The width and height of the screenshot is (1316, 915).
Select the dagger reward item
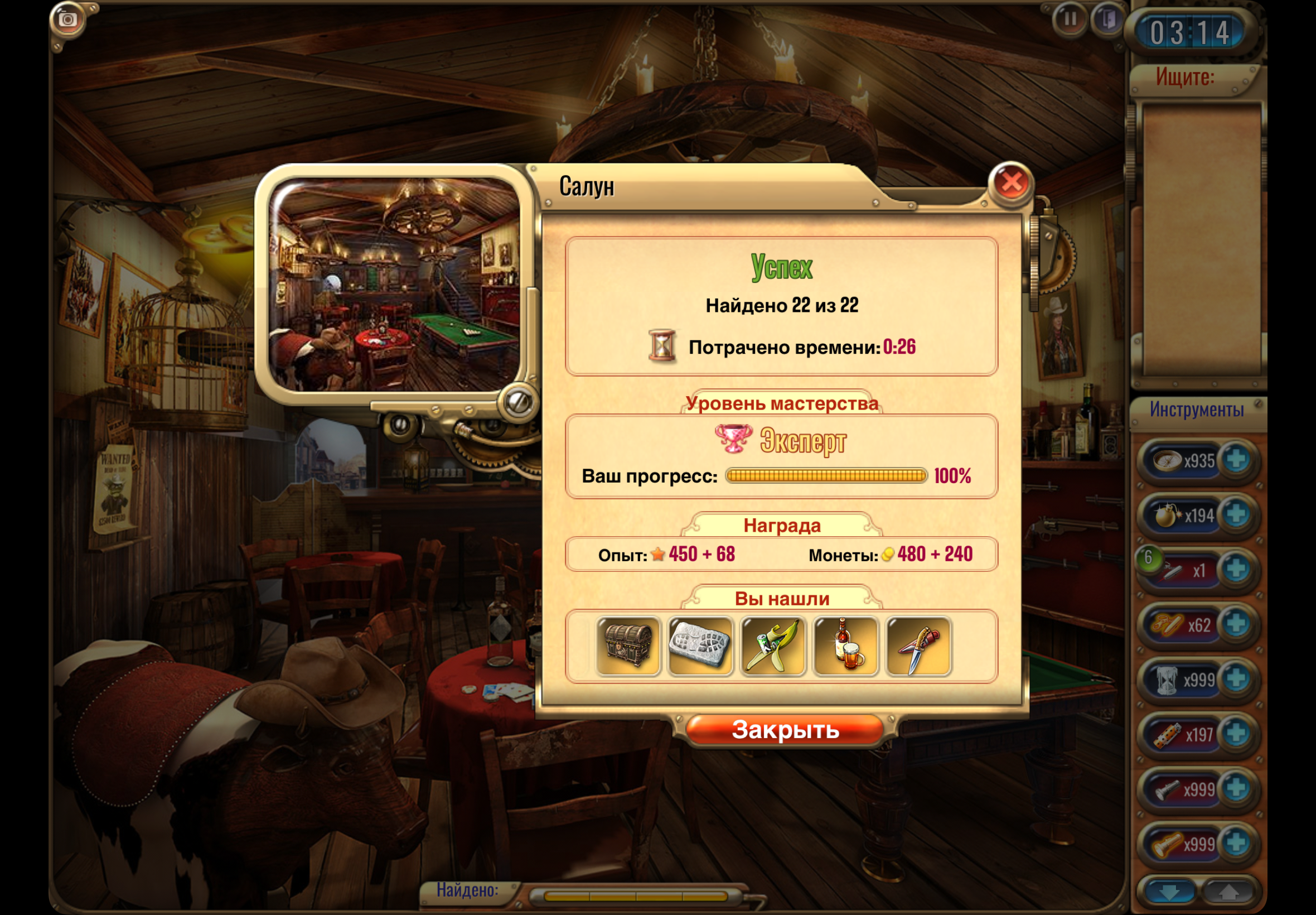918,646
